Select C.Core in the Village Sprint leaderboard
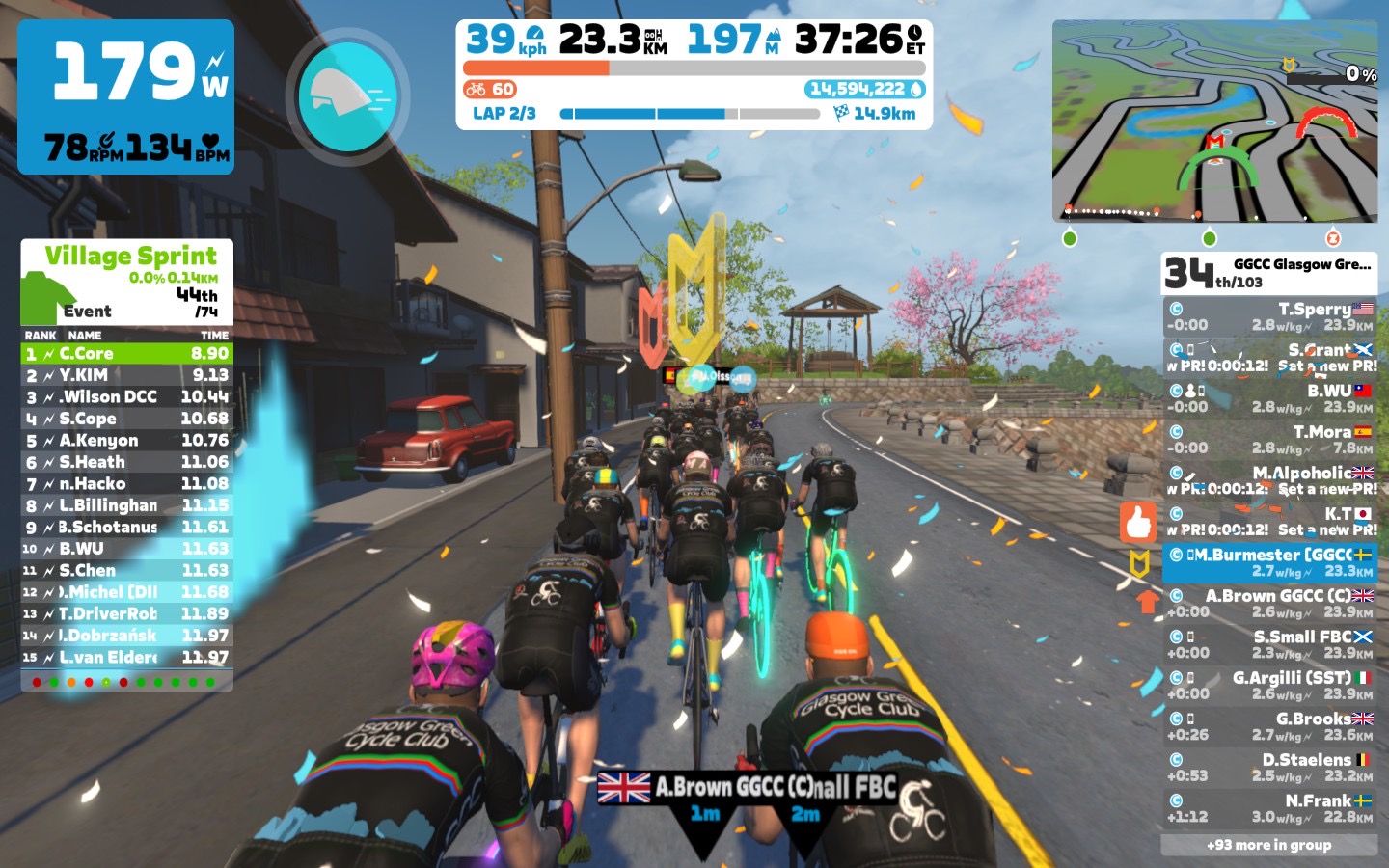Screen dimensions: 1389x868 (x=127, y=354)
